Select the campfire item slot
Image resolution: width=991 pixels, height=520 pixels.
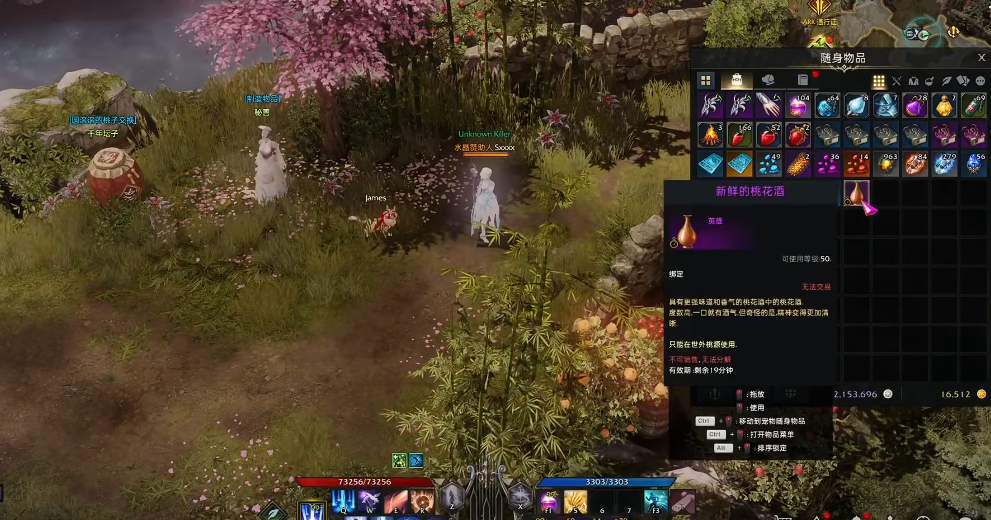tap(710, 135)
